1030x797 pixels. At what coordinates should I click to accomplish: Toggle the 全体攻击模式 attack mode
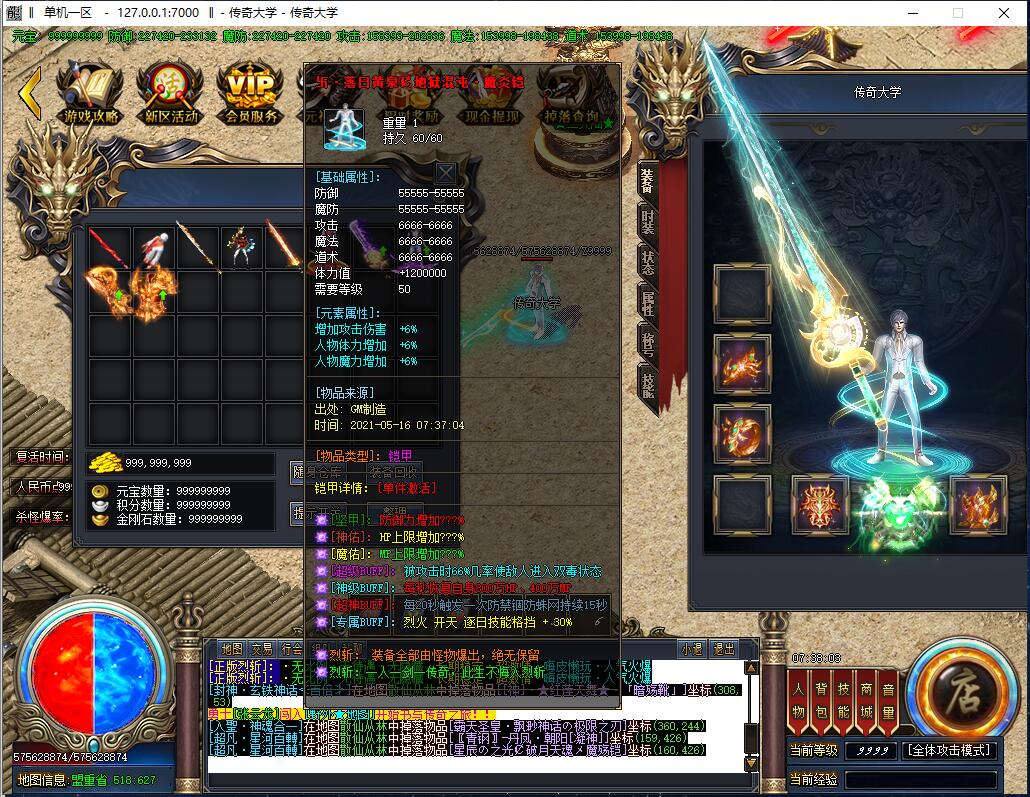click(949, 750)
